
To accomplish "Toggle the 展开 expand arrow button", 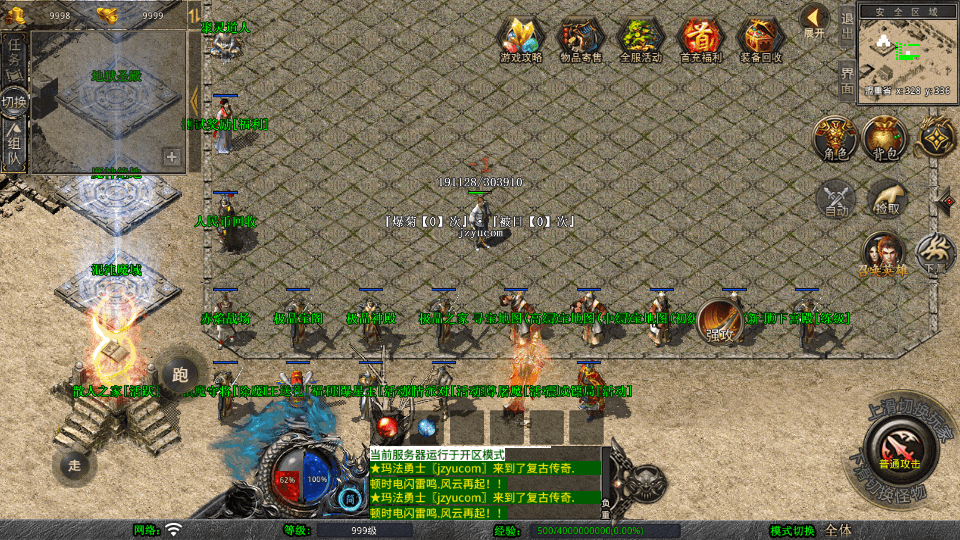I will point(814,19).
